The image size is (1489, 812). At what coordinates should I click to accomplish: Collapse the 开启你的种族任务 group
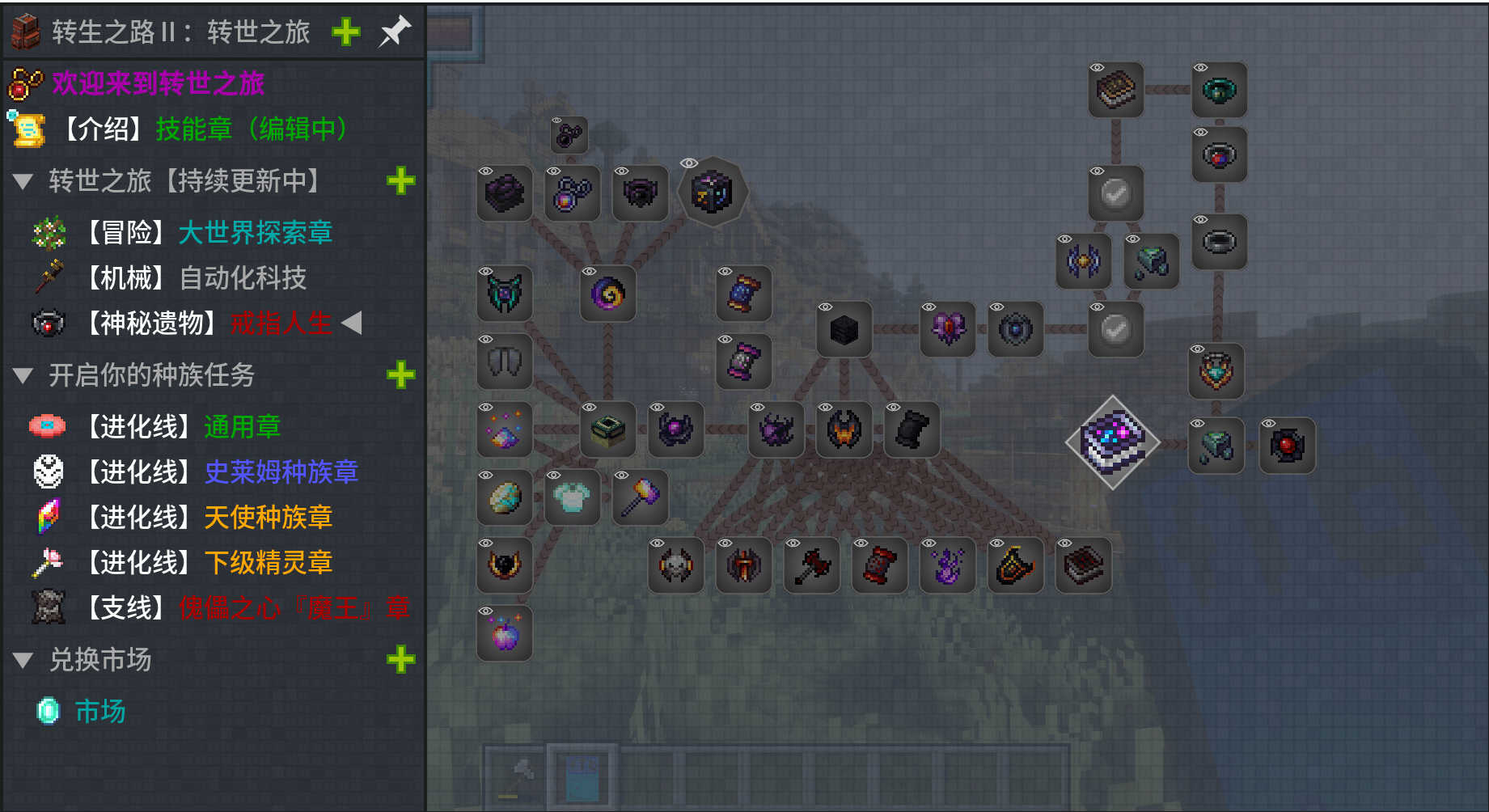pos(23,375)
